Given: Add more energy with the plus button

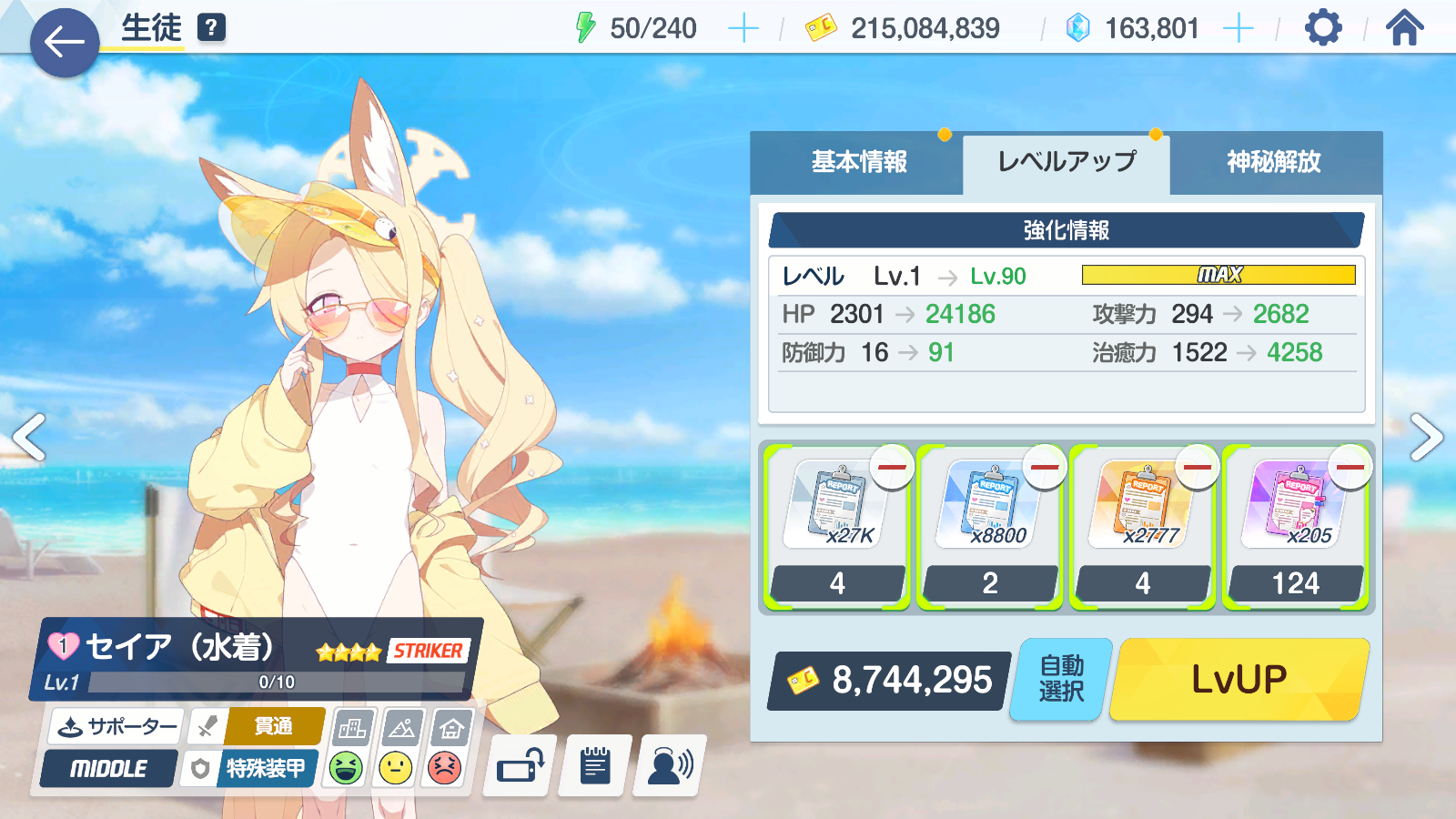Looking at the screenshot, I should point(743,29).
